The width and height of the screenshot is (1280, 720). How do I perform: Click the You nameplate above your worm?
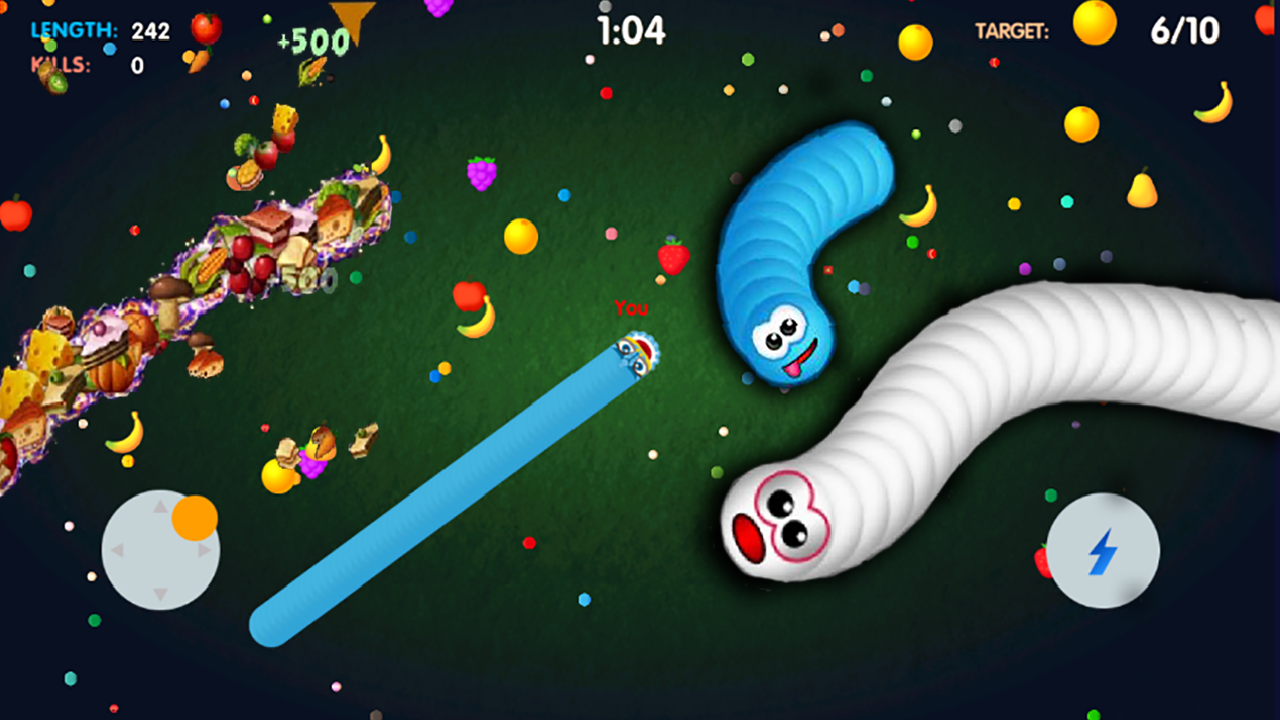pos(631,309)
